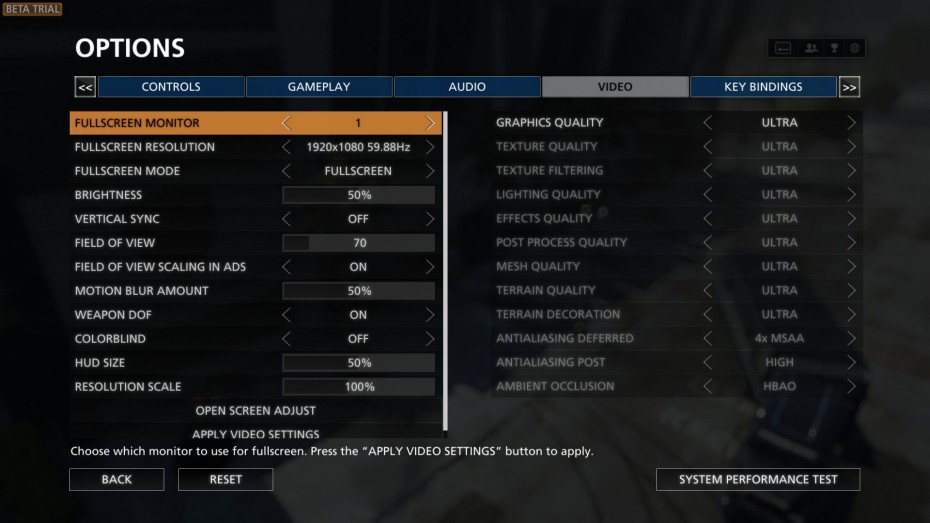Change the Motion Blur Amount slider
Screen dimensions: 930x523
[x=359, y=291]
